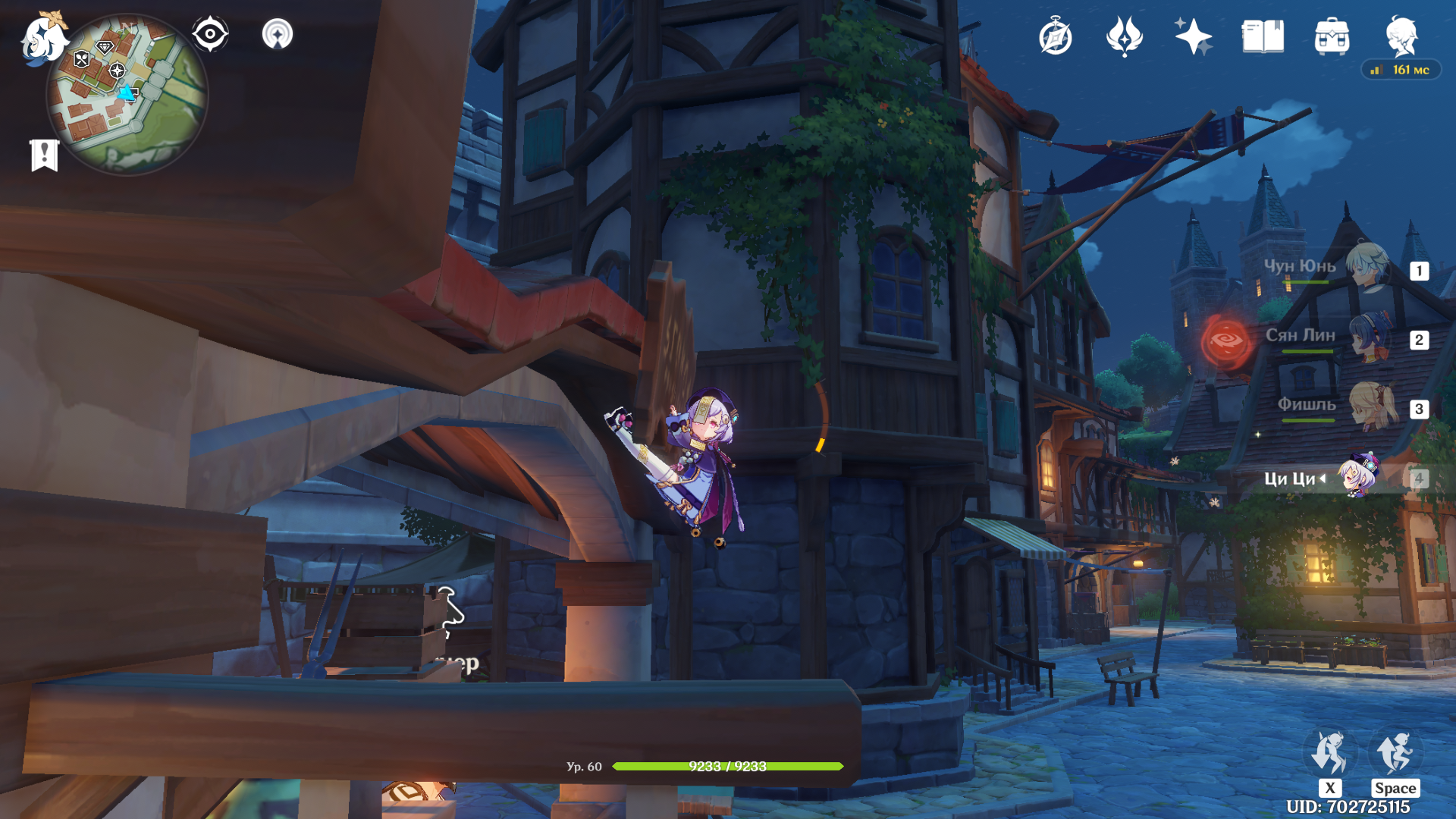Activate the climb jump action icon
This screenshot has height=819, width=1456.
click(x=1395, y=753)
